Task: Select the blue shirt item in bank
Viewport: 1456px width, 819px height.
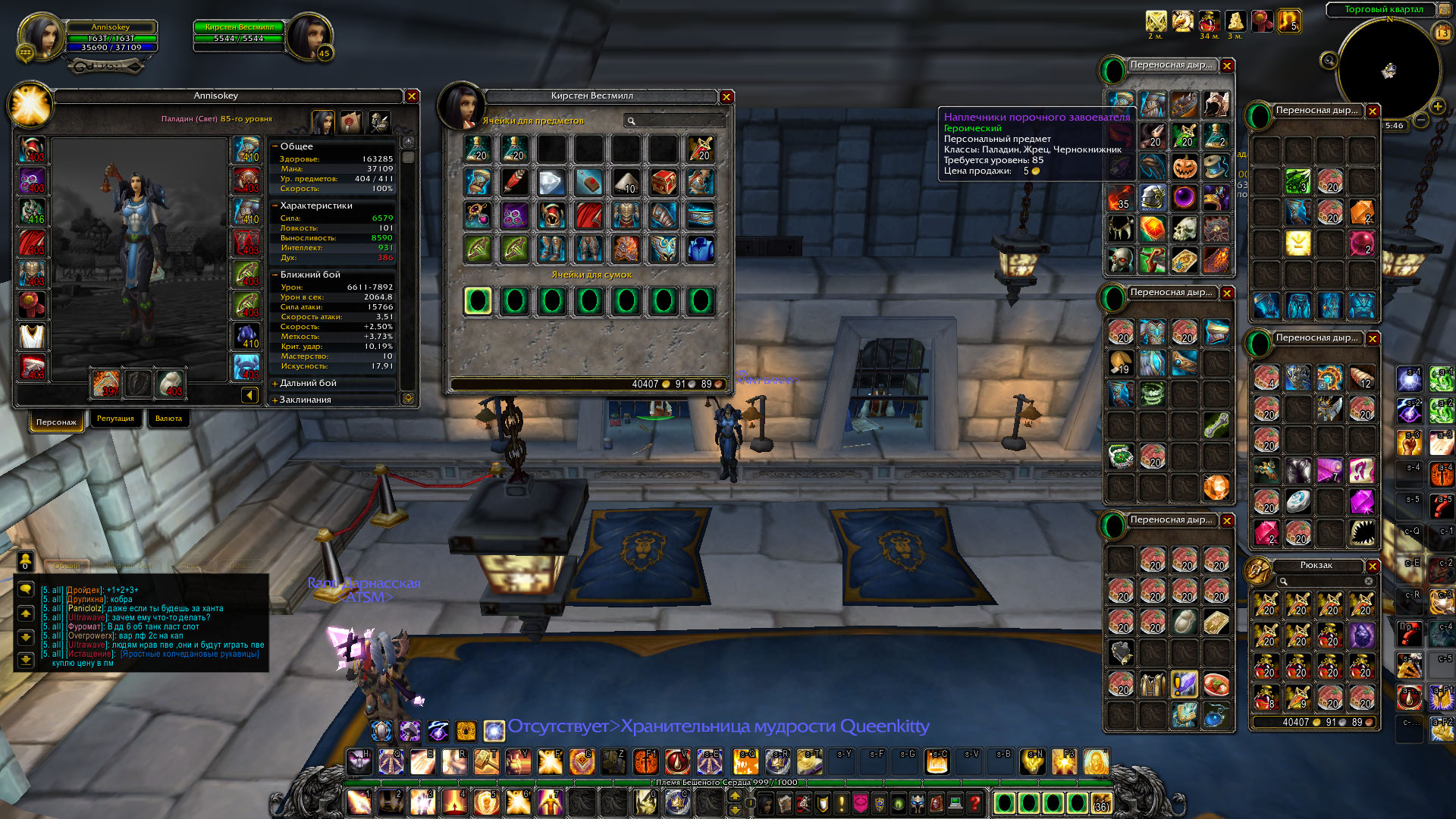Action: click(x=701, y=249)
